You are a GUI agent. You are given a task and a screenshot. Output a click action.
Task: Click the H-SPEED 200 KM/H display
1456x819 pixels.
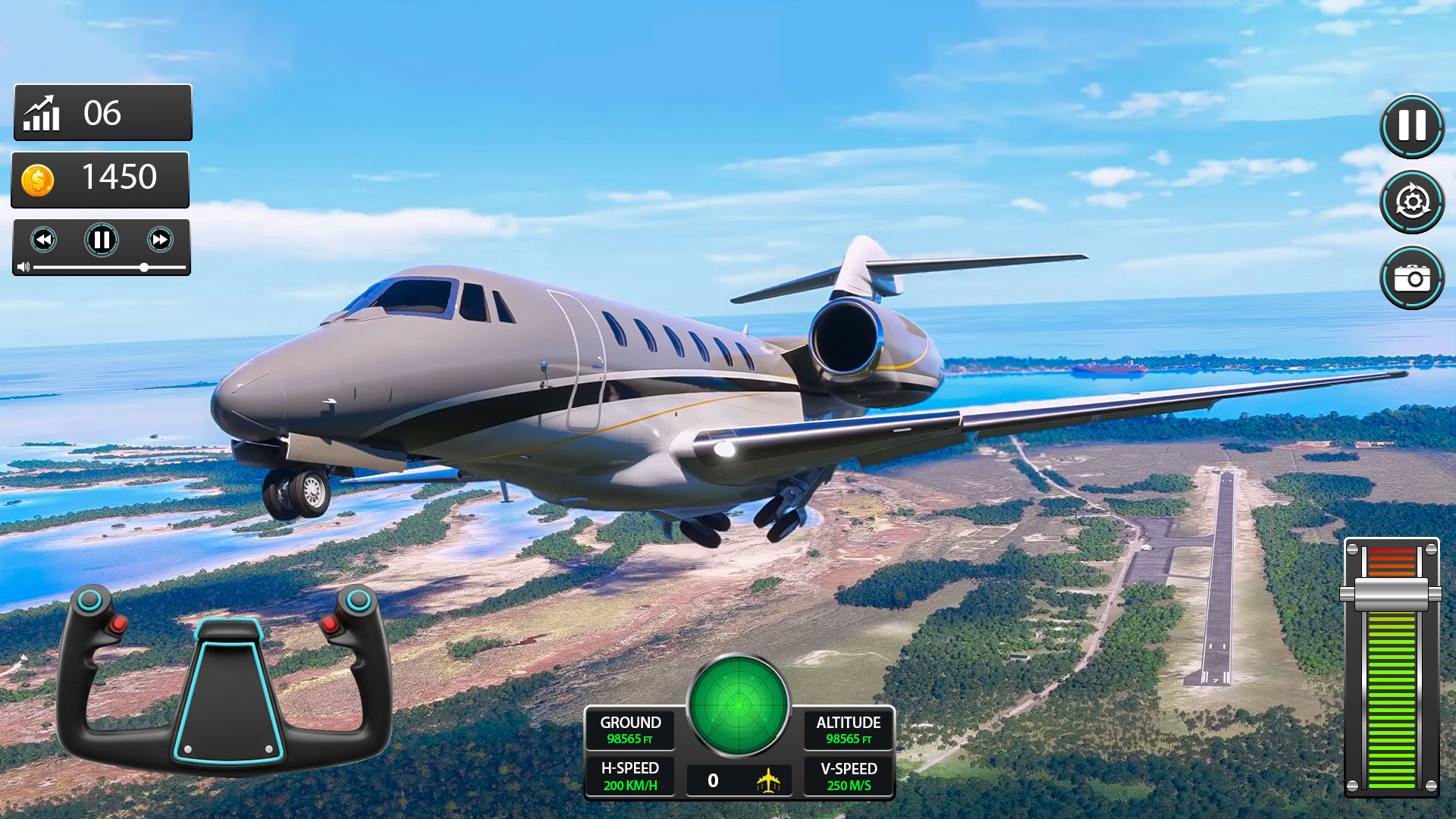629,777
